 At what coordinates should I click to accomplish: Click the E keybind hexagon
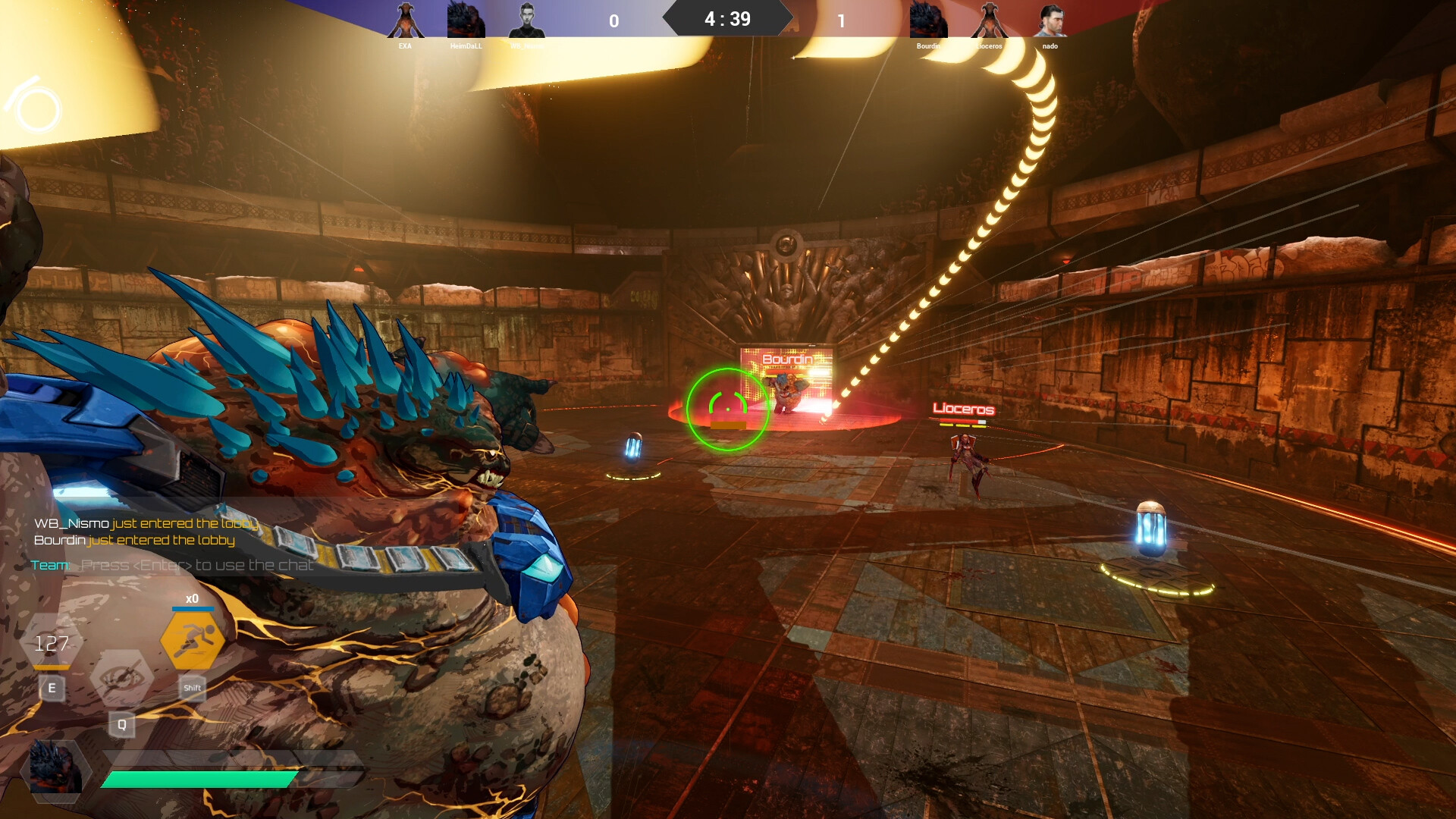point(52,689)
